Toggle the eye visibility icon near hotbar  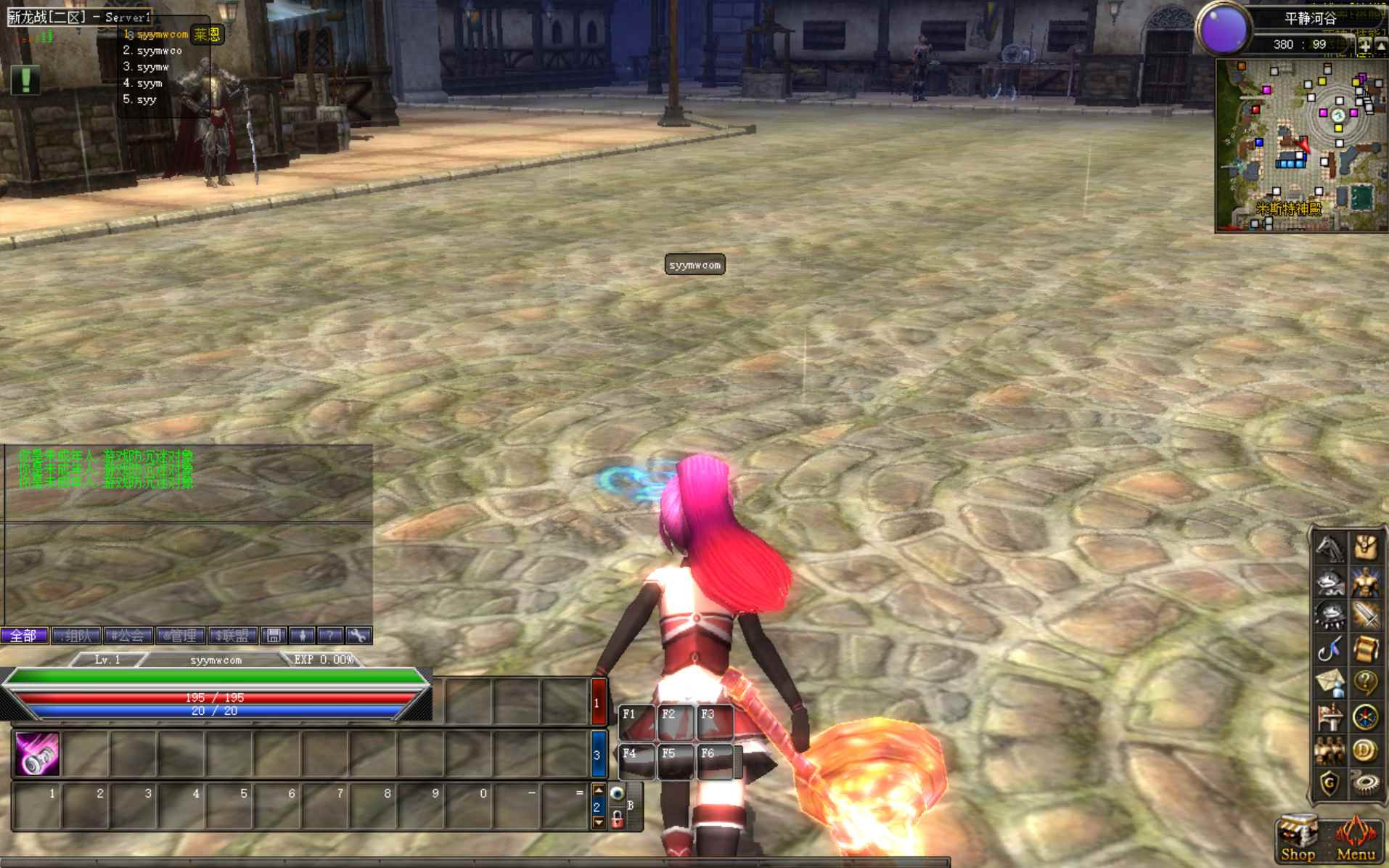[617, 793]
